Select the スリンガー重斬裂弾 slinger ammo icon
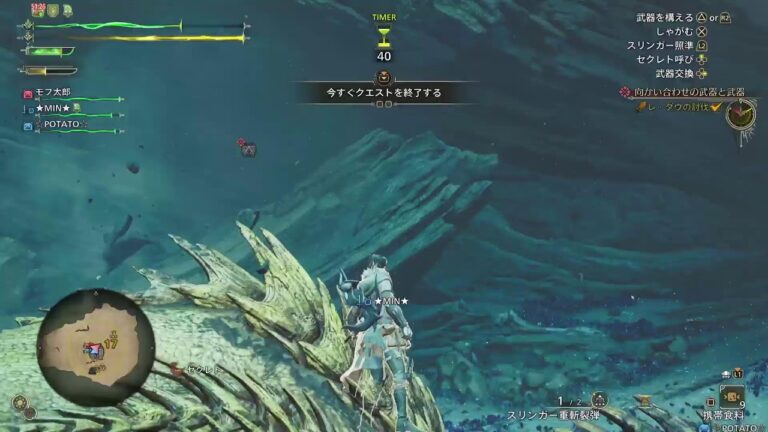 click(x=599, y=399)
